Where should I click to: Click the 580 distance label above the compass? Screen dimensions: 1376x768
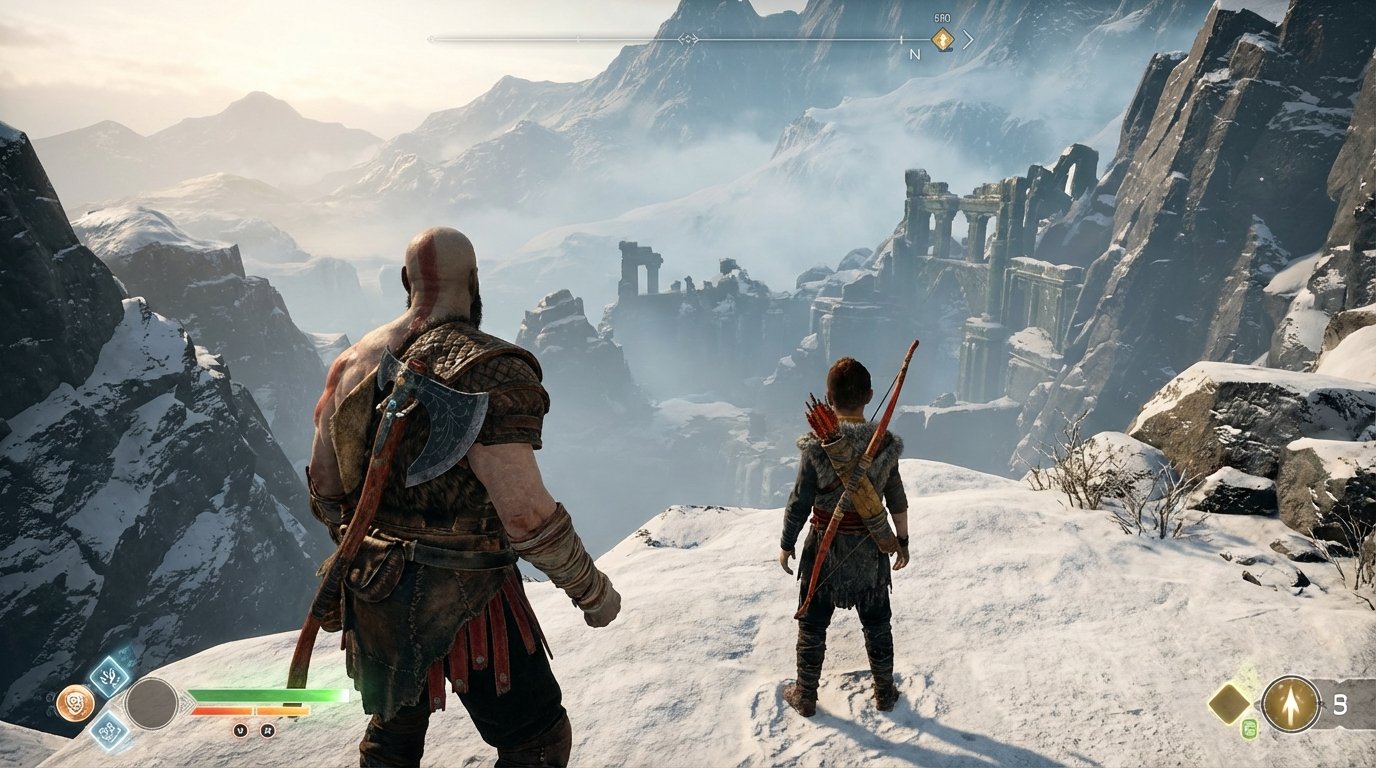(941, 17)
